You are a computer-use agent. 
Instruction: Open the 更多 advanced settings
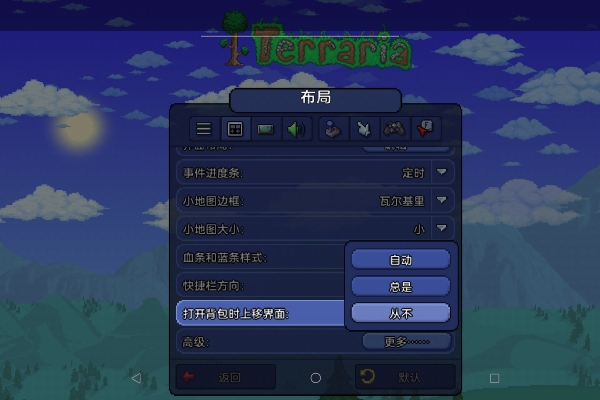406,341
